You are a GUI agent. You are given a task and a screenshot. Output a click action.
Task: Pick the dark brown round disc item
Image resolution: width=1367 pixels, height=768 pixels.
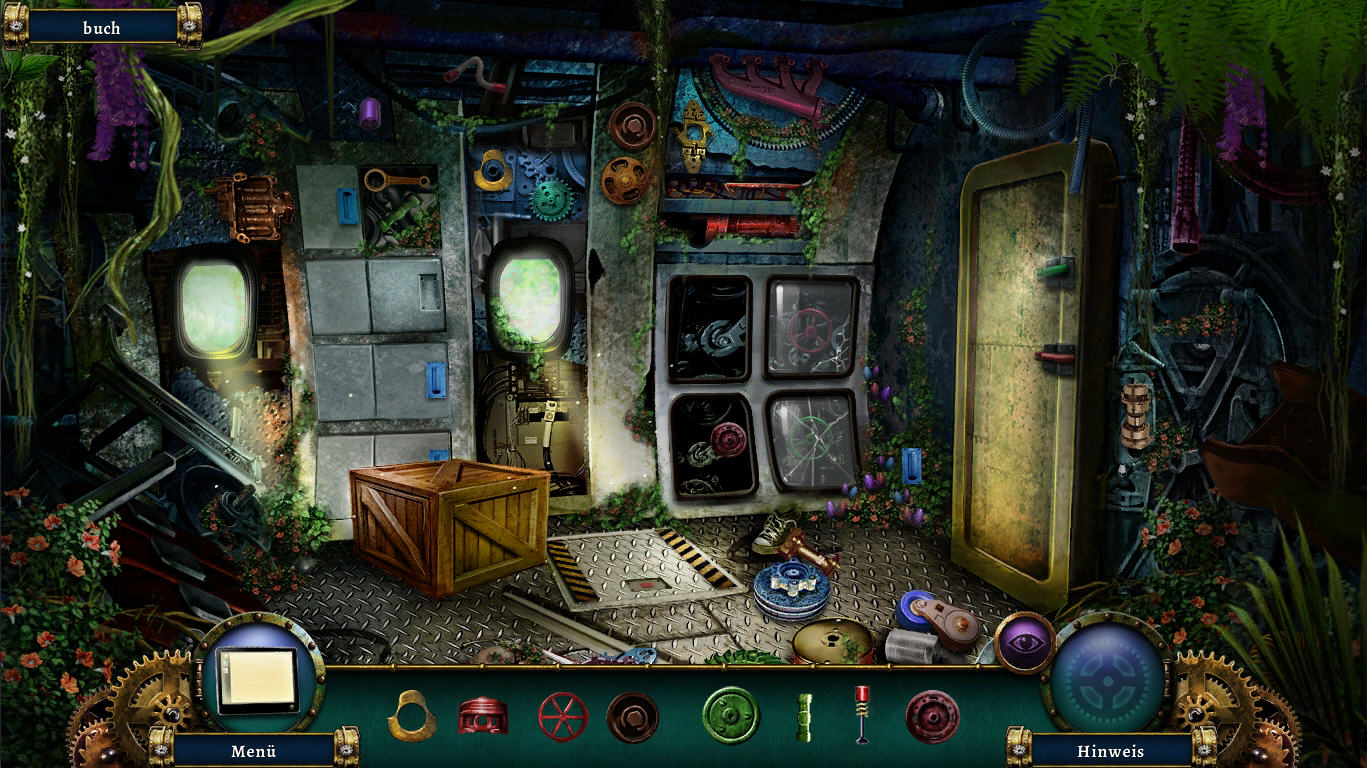(632, 717)
